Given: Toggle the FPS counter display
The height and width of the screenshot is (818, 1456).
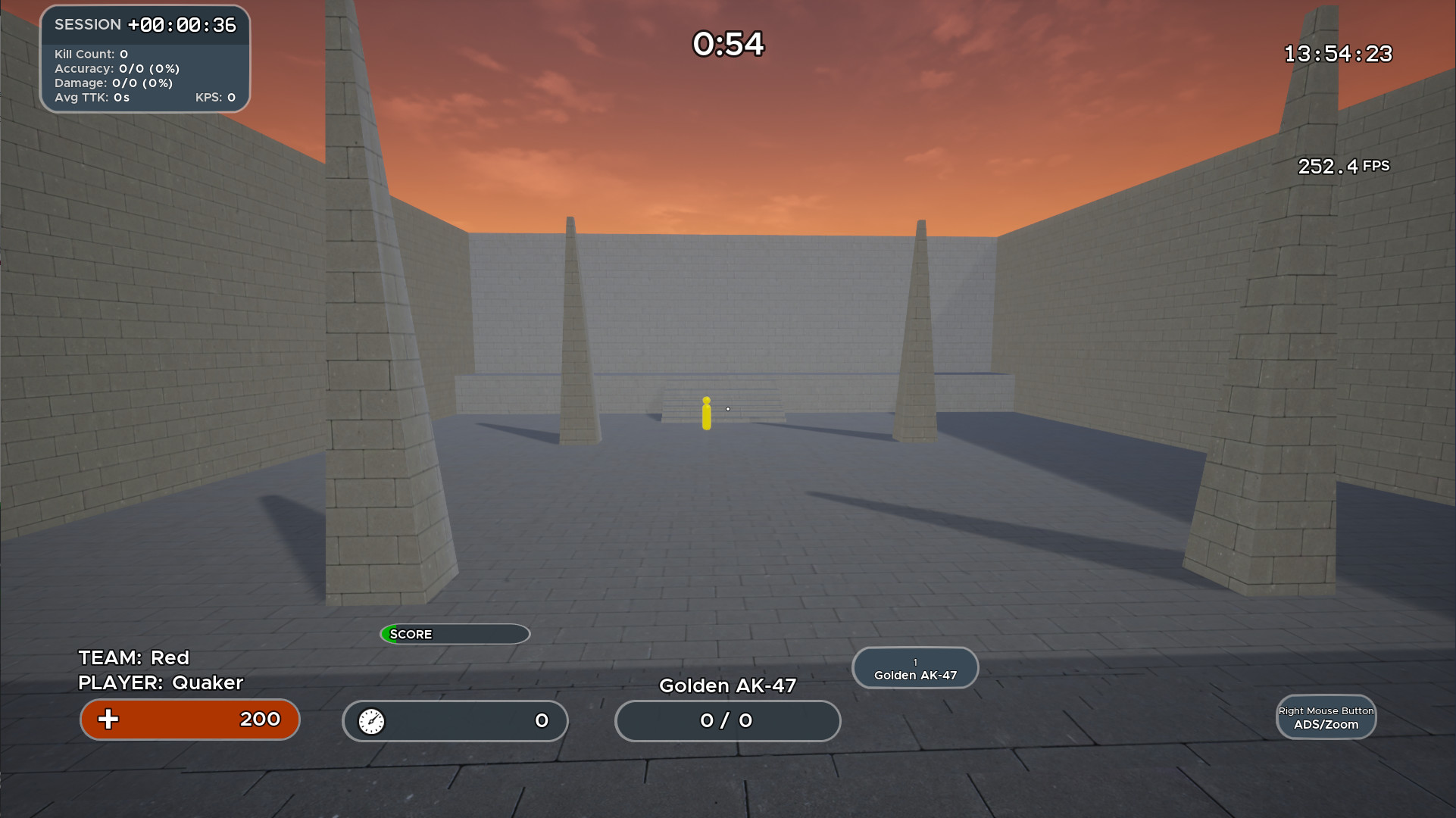Looking at the screenshot, I should pos(1342,166).
